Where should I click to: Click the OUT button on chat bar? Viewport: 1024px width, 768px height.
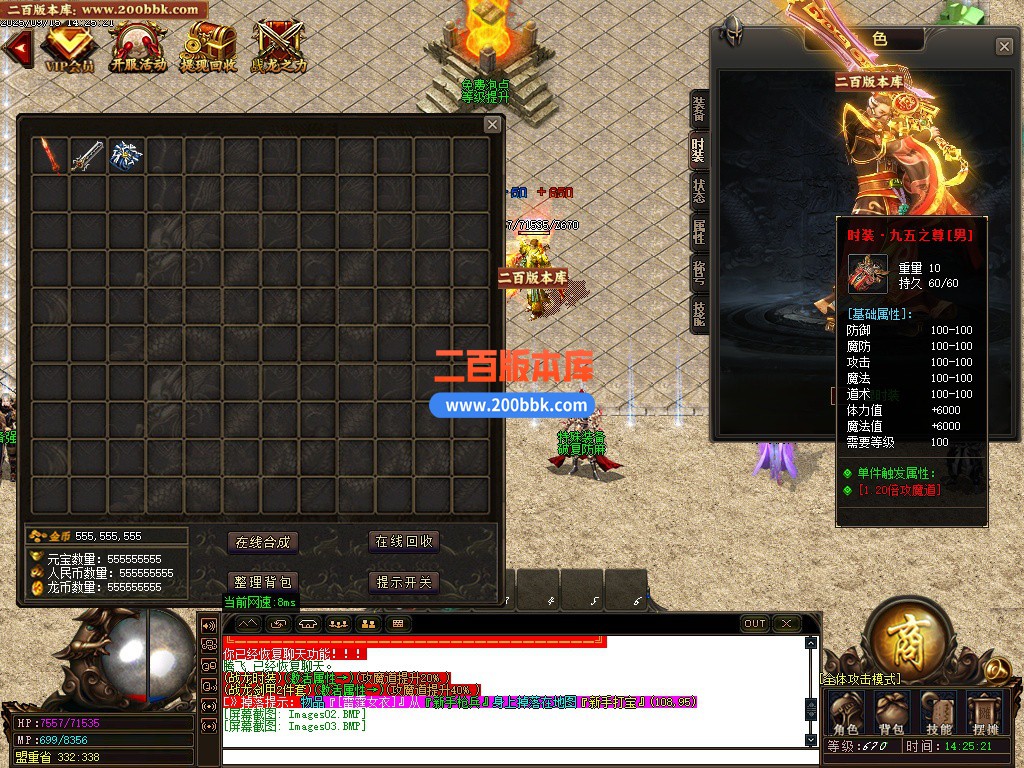pyautogui.click(x=755, y=623)
